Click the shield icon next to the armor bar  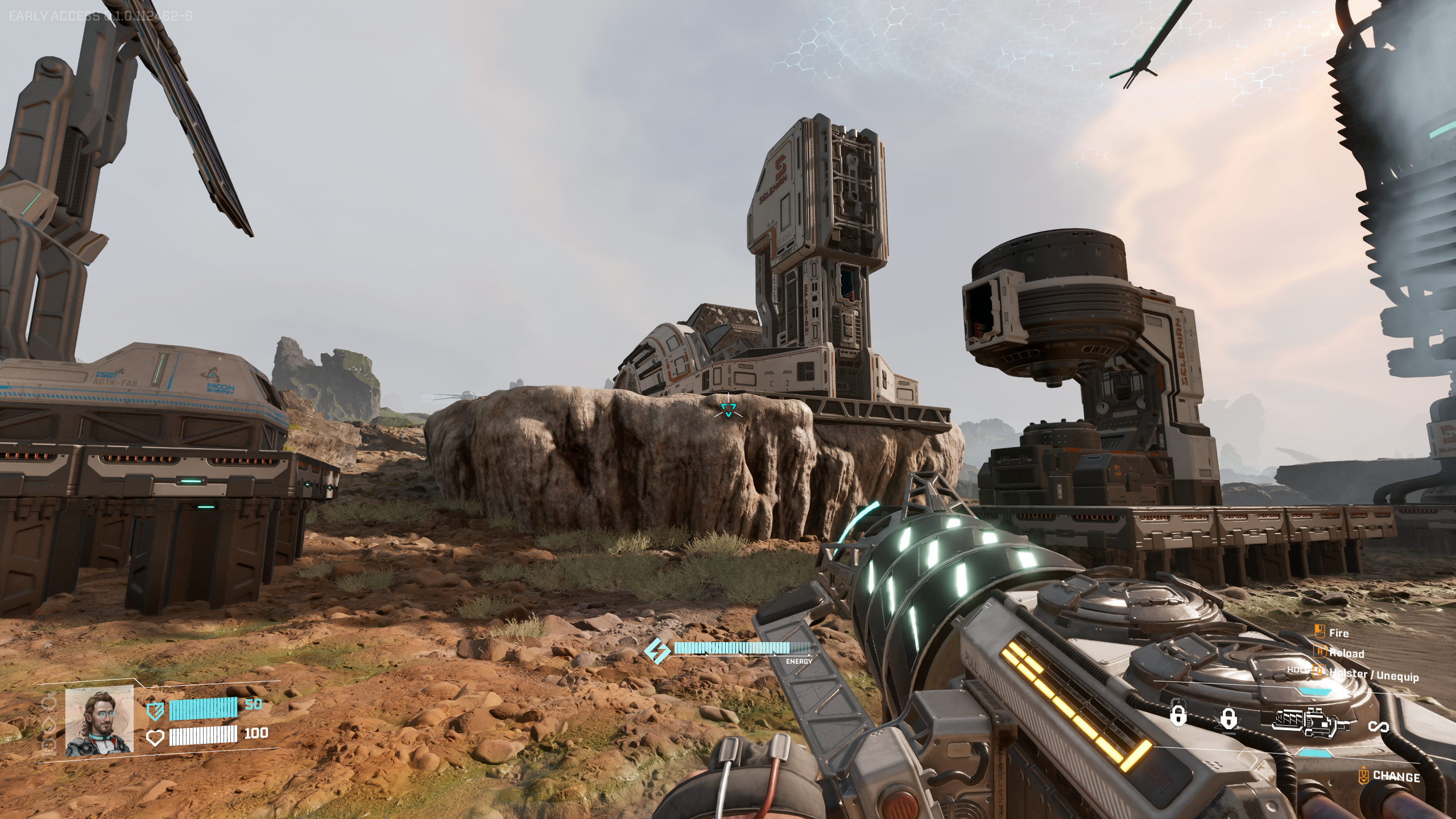coord(155,710)
